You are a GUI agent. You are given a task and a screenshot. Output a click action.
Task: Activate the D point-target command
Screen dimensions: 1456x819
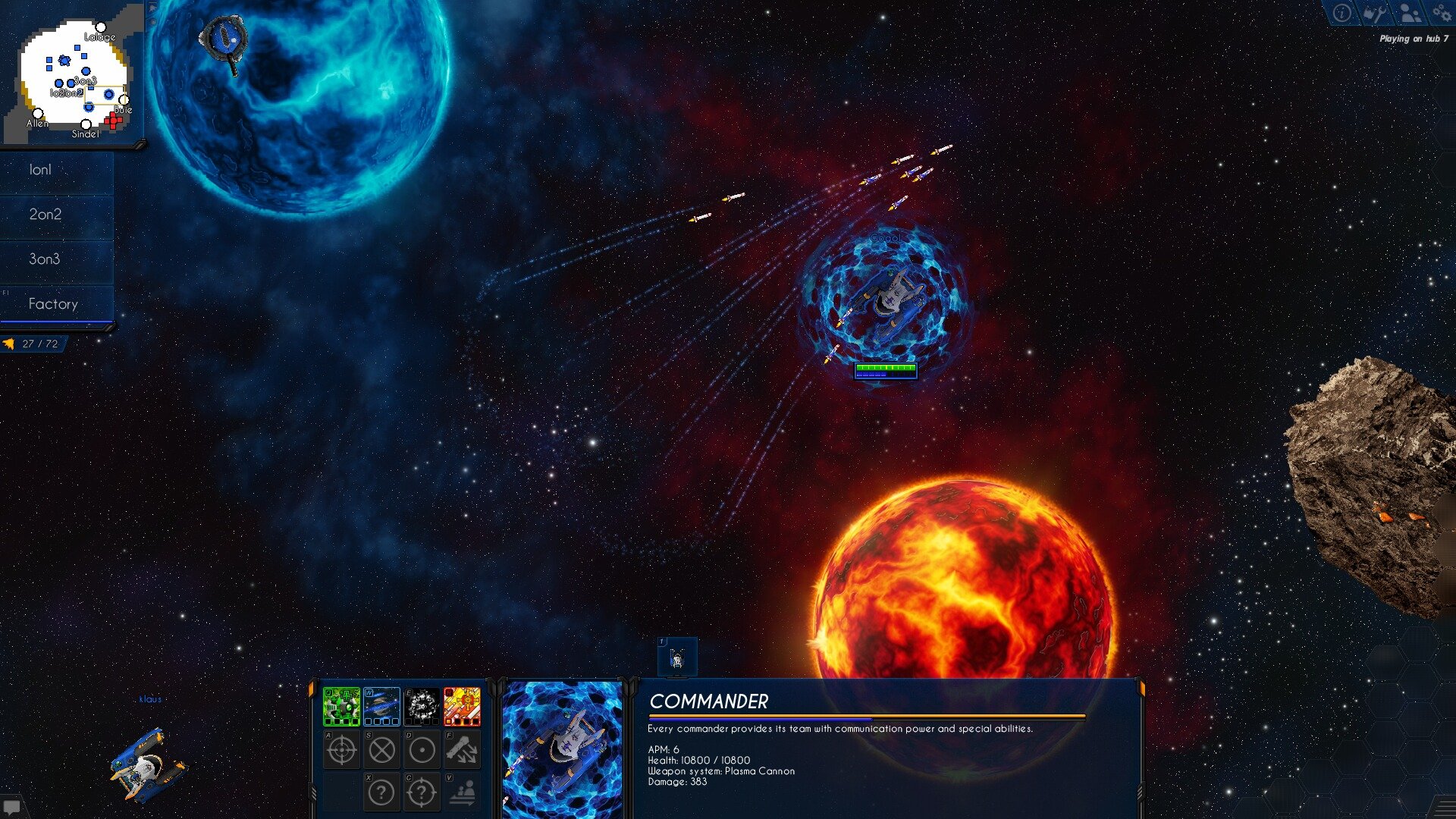click(422, 749)
